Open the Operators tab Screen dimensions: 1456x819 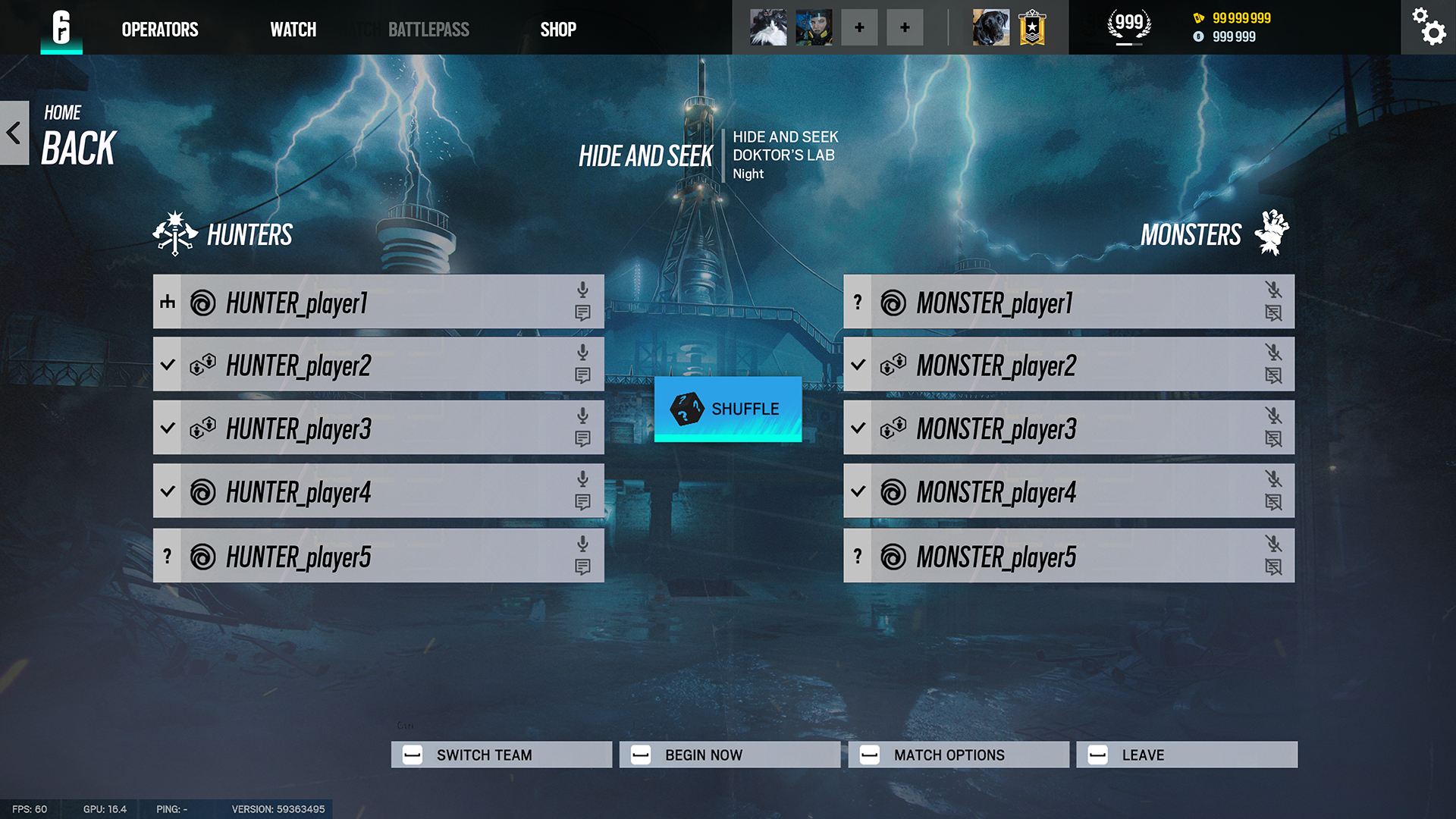tap(160, 30)
